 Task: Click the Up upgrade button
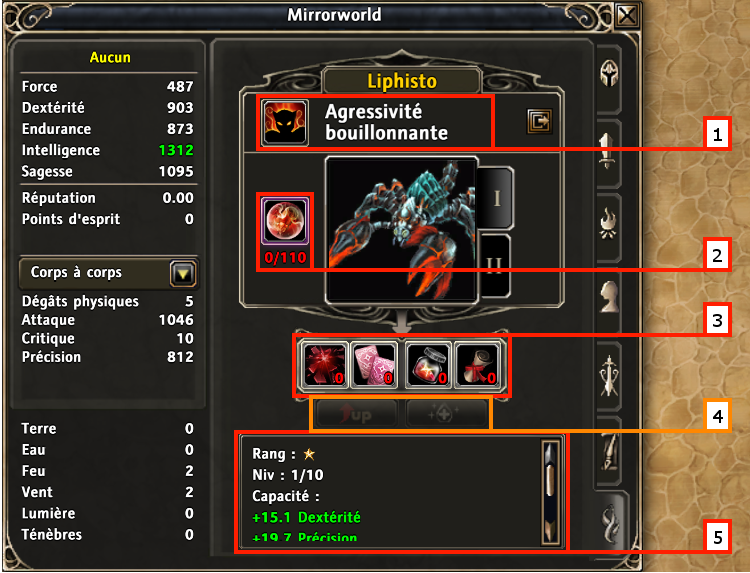pyautogui.click(x=358, y=414)
